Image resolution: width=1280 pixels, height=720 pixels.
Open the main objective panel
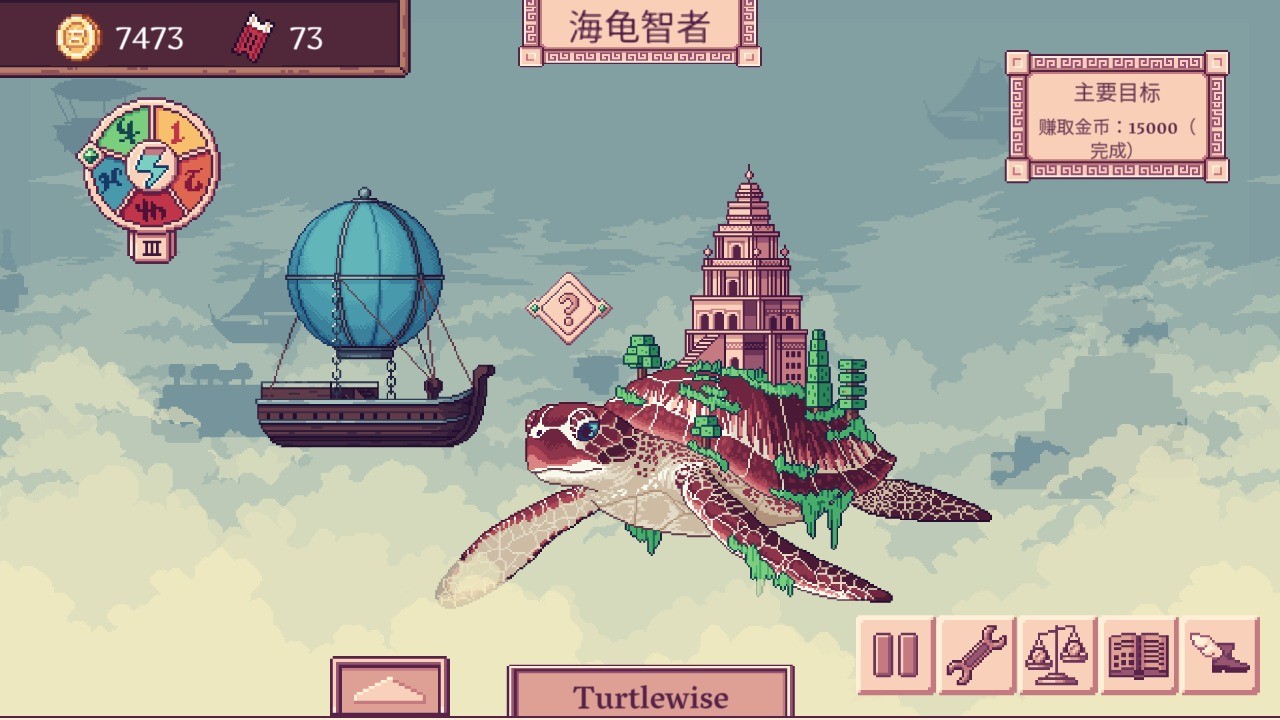point(1117,118)
